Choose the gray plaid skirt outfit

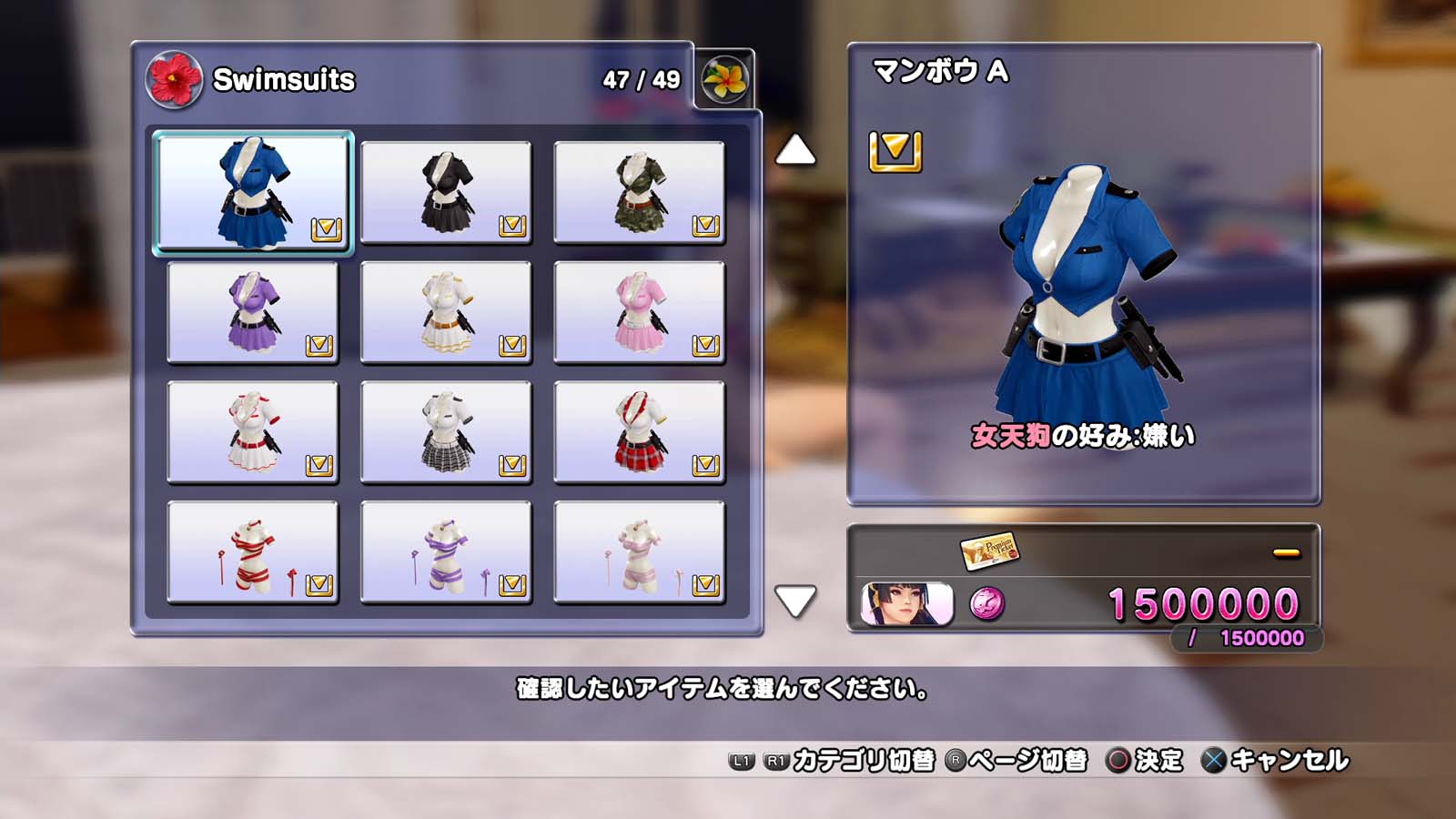pyautogui.click(x=446, y=432)
